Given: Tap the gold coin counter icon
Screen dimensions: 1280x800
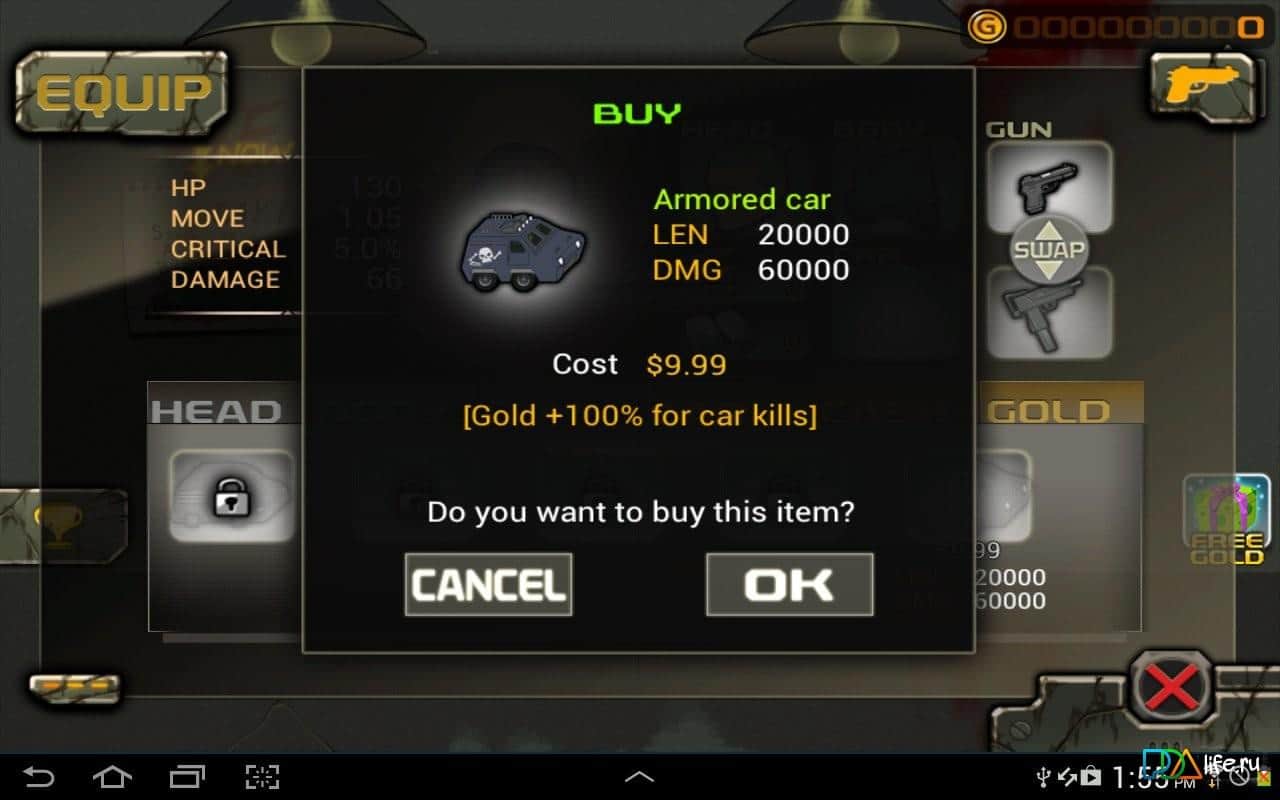Looking at the screenshot, I should (x=985, y=28).
